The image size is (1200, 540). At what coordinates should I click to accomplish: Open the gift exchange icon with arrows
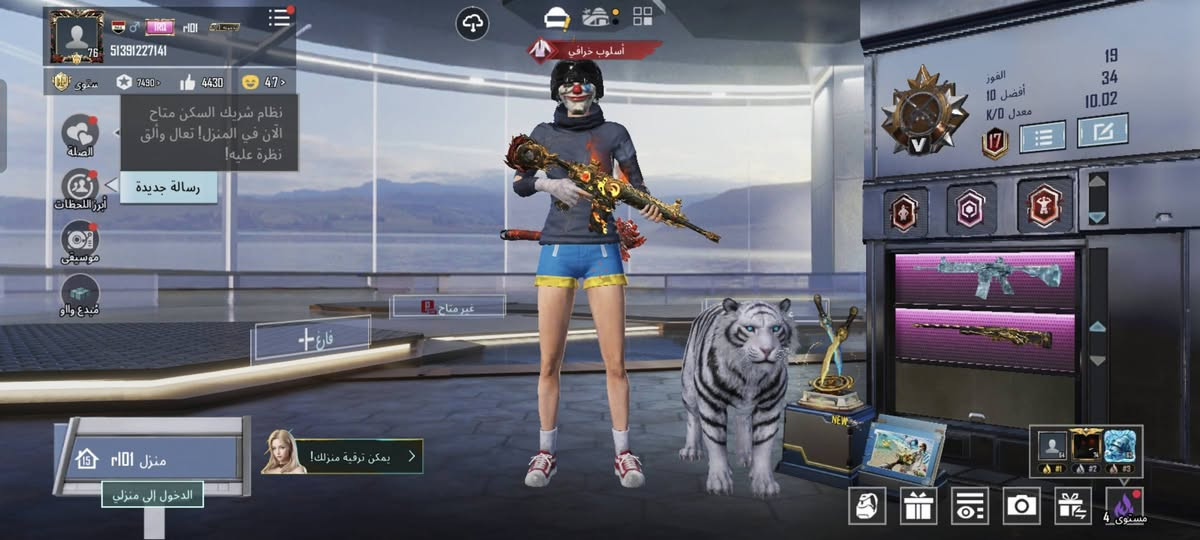[1073, 506]
